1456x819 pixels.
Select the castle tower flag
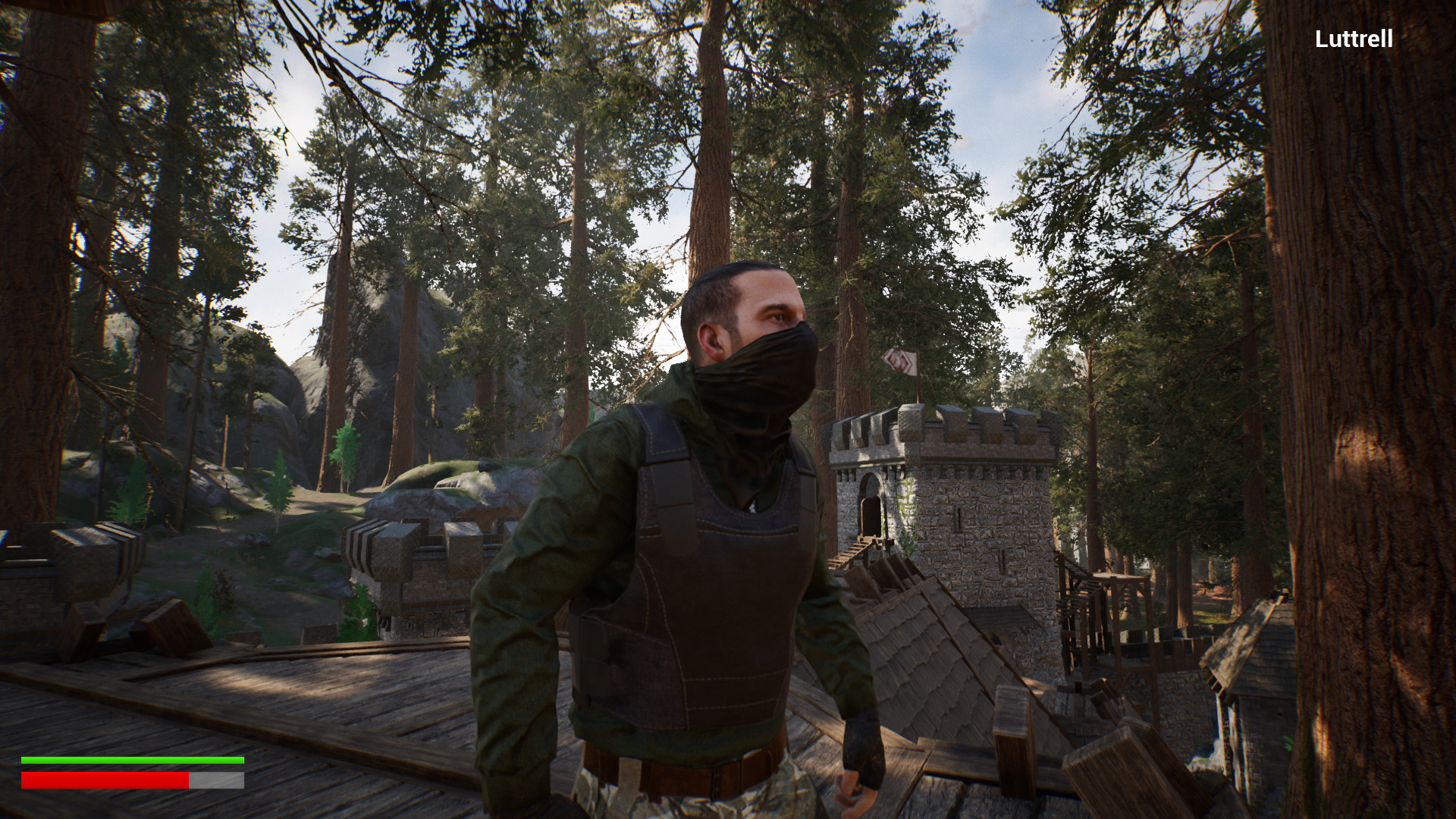pyautogui.click(x=899, y=364)
